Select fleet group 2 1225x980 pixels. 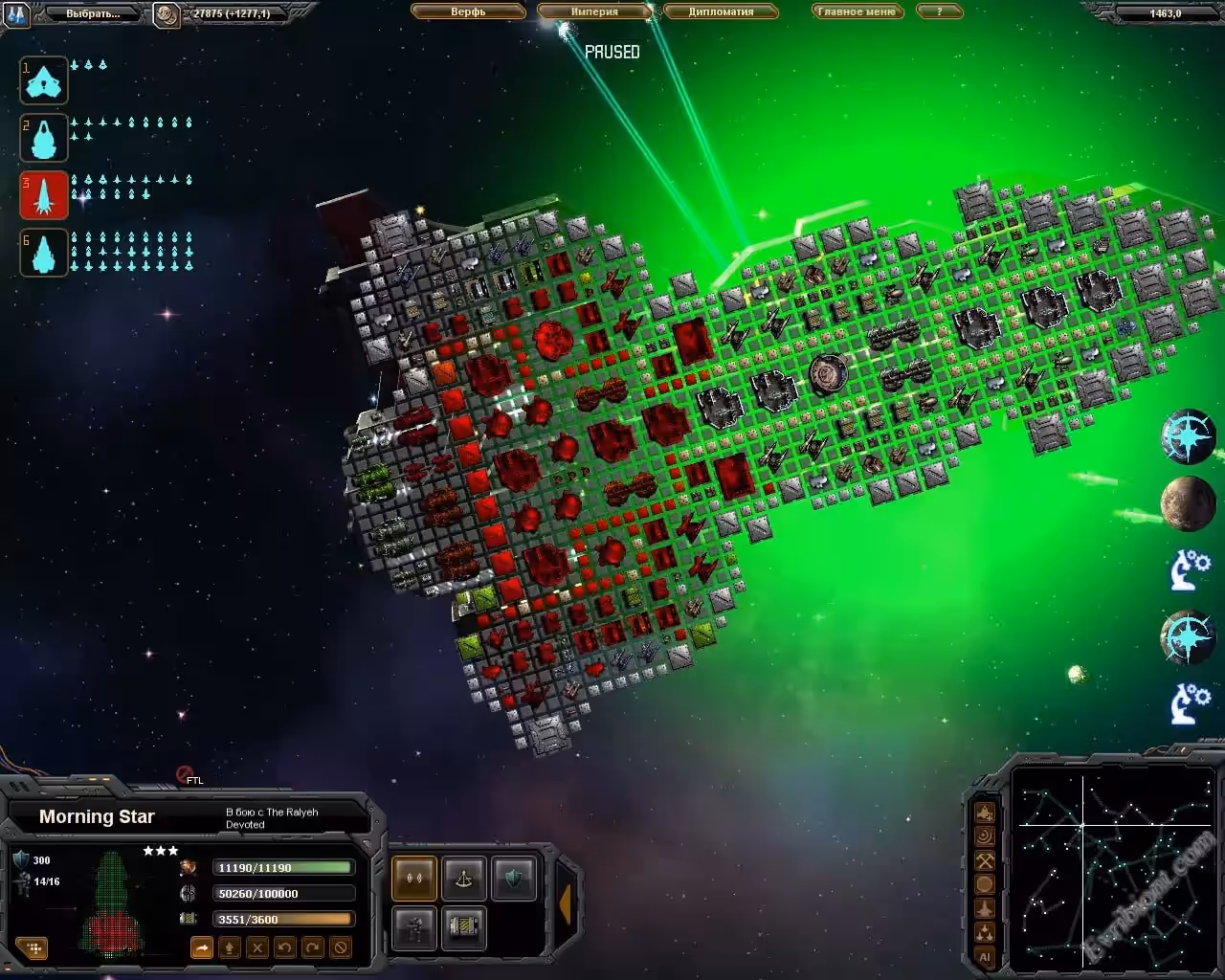pyautogui.click(x=44, y=138)
